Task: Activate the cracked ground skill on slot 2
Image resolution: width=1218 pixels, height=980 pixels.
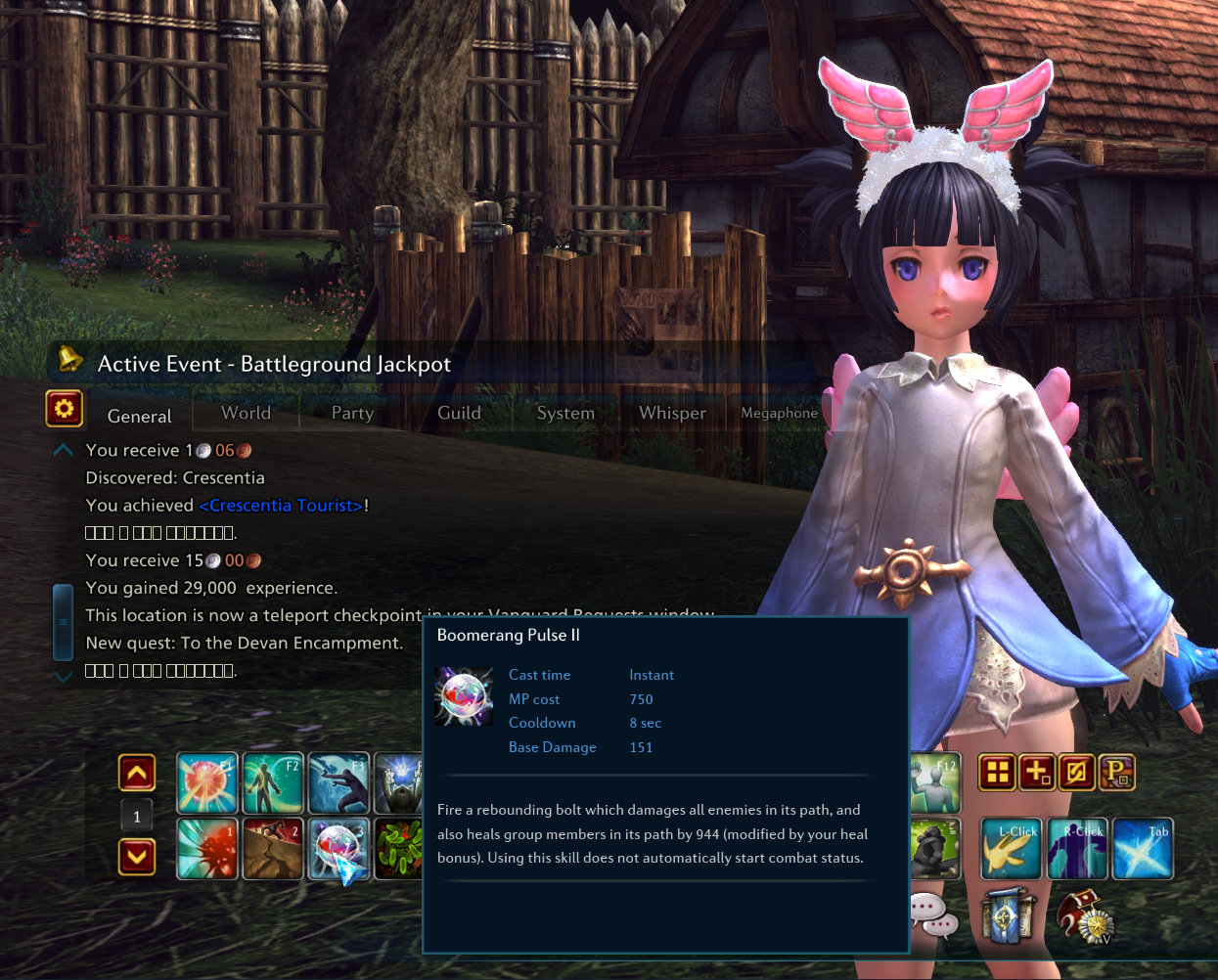Action: 273,849
